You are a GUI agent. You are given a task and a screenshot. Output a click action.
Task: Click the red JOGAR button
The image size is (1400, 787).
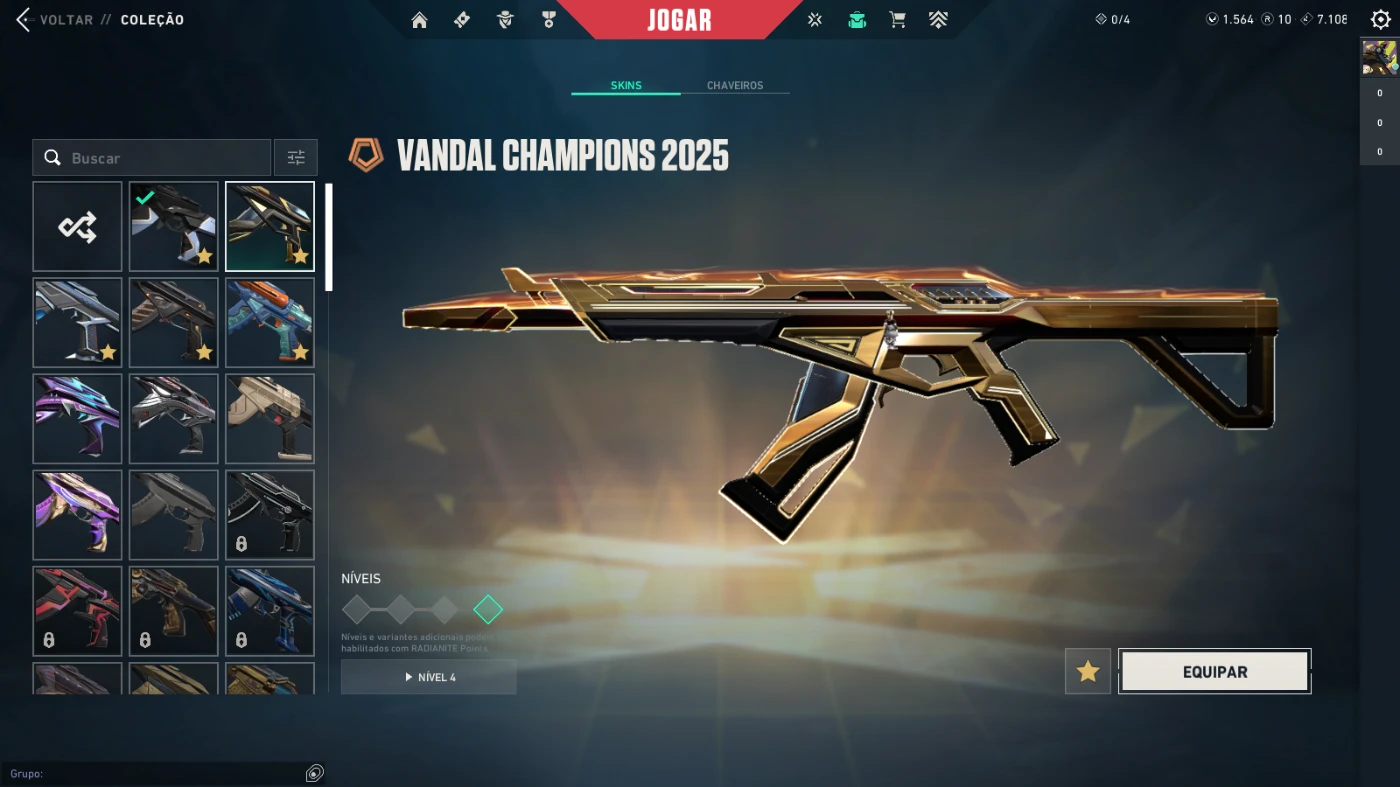click(x=679, y=20)
